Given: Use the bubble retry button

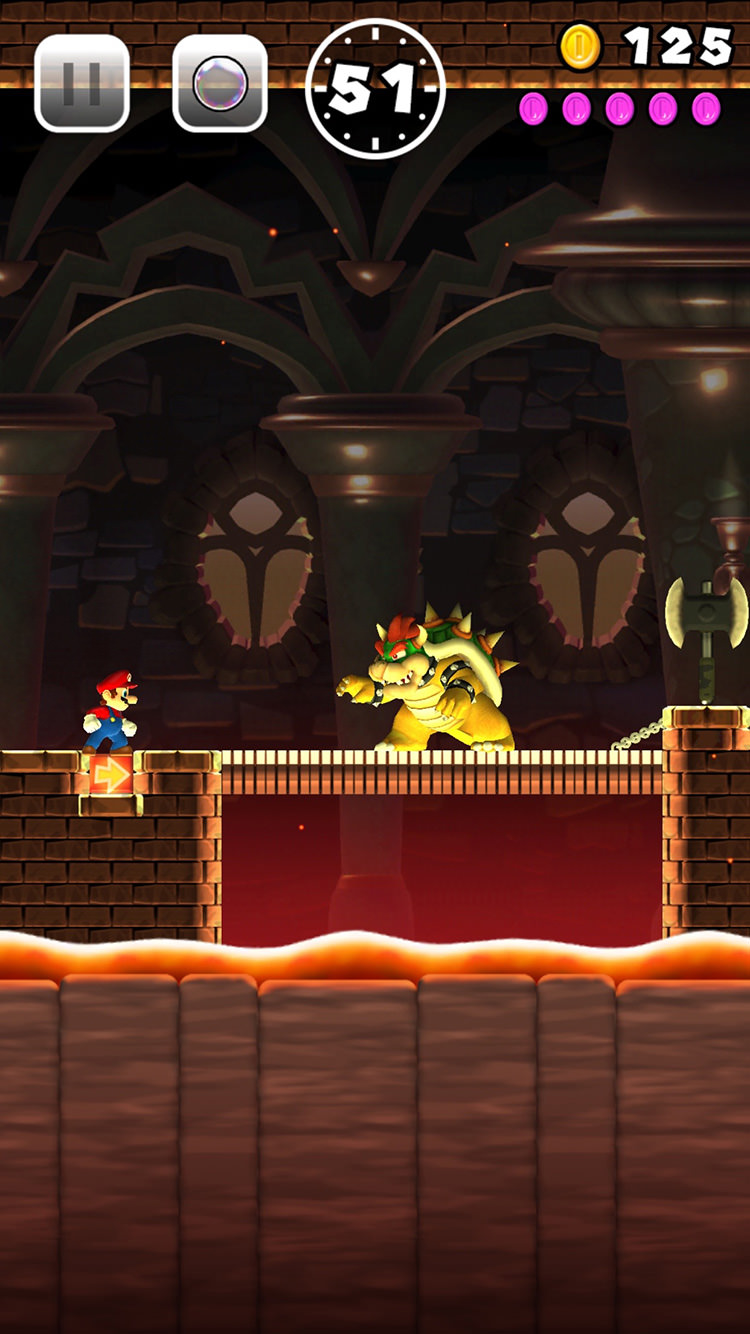Looking at the screenshot, I should [x=220, y=83].
